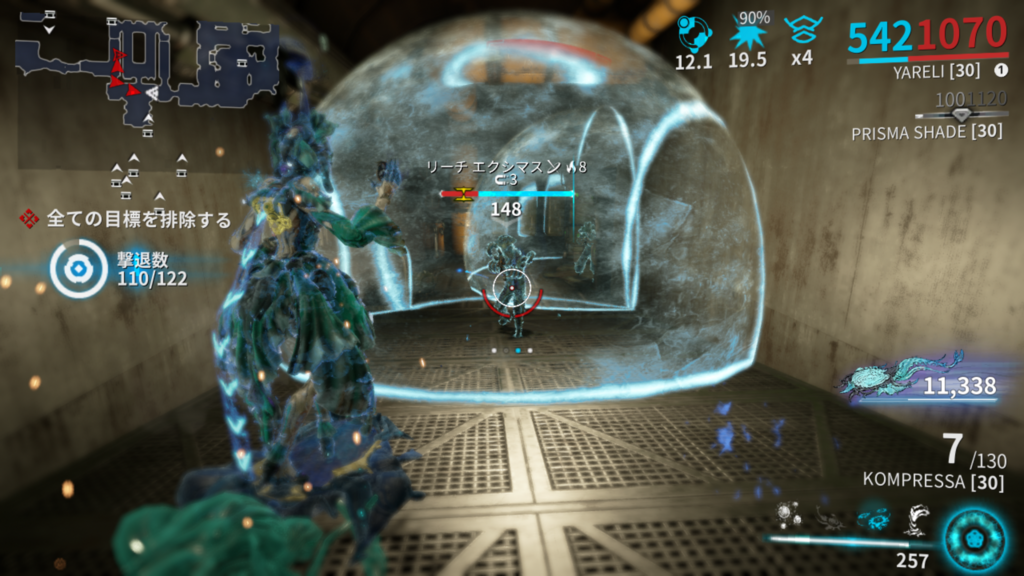Use the Riptide waterspout ability icon
1024x576 pixels.
[x=916, y=519]
